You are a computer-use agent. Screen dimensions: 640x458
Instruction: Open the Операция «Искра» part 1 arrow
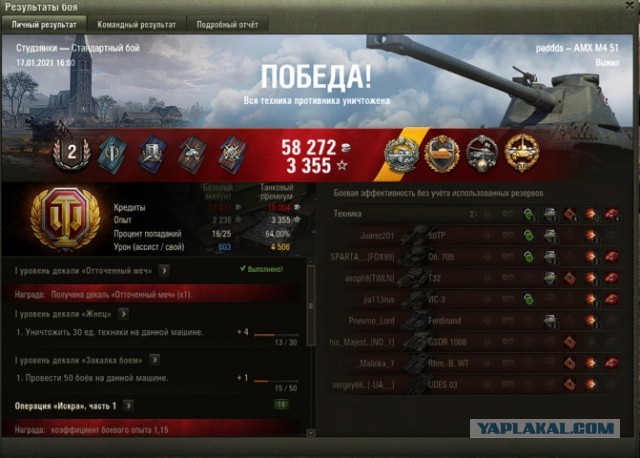click(x=127, y=405)
